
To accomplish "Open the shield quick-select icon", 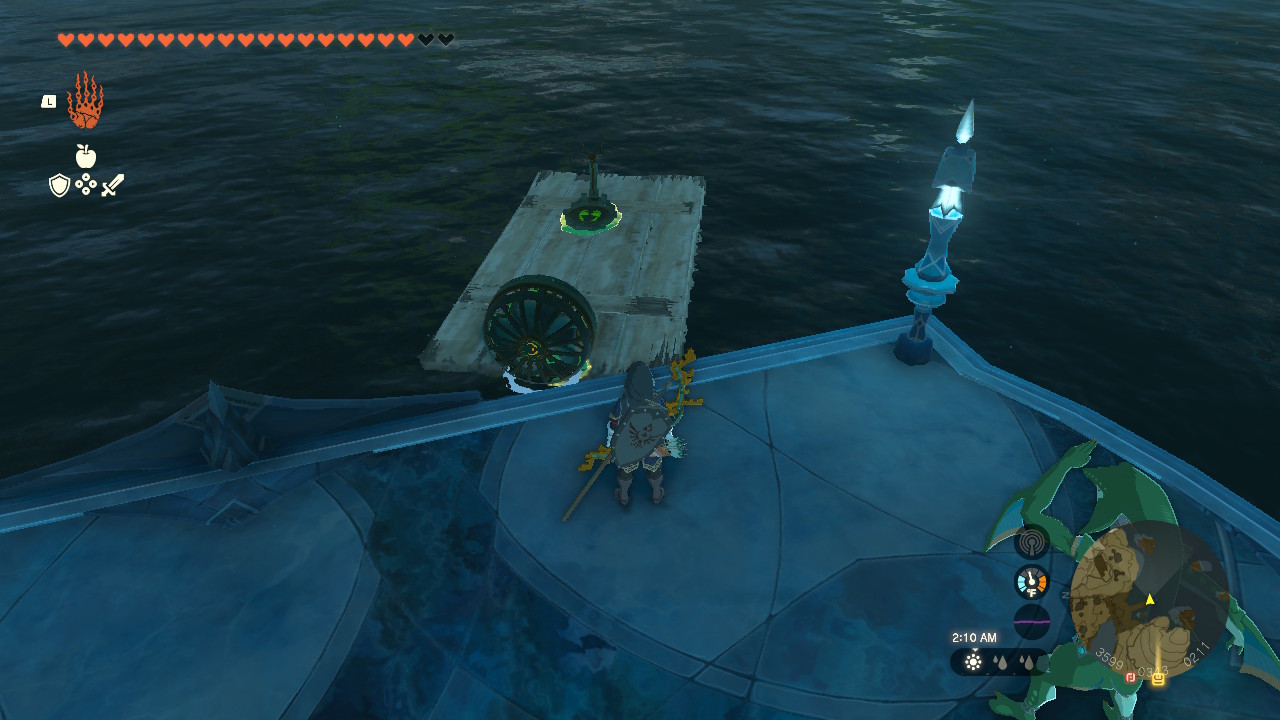I will click(x=60, y=185).
